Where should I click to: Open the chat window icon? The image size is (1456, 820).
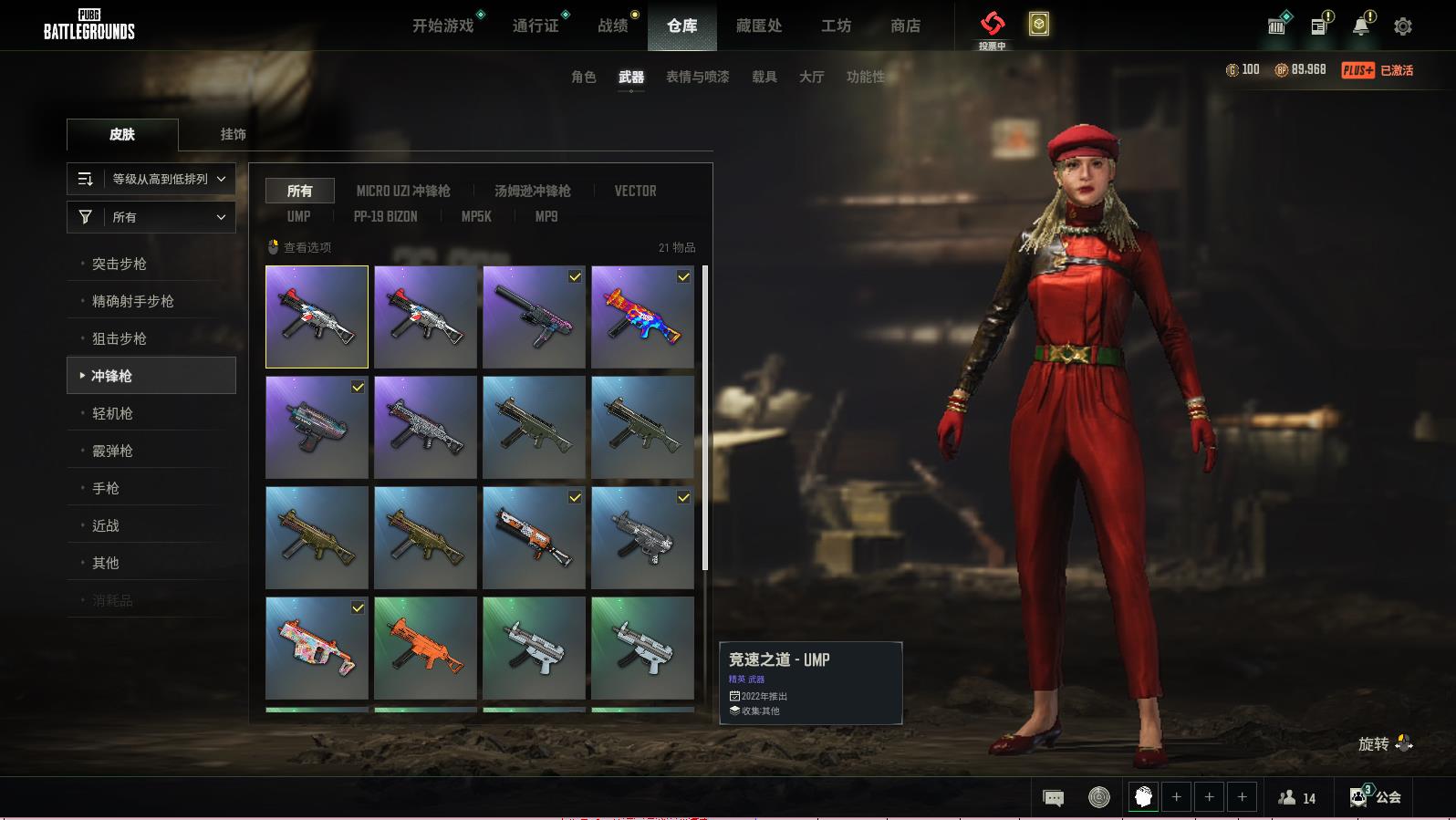1053,798
